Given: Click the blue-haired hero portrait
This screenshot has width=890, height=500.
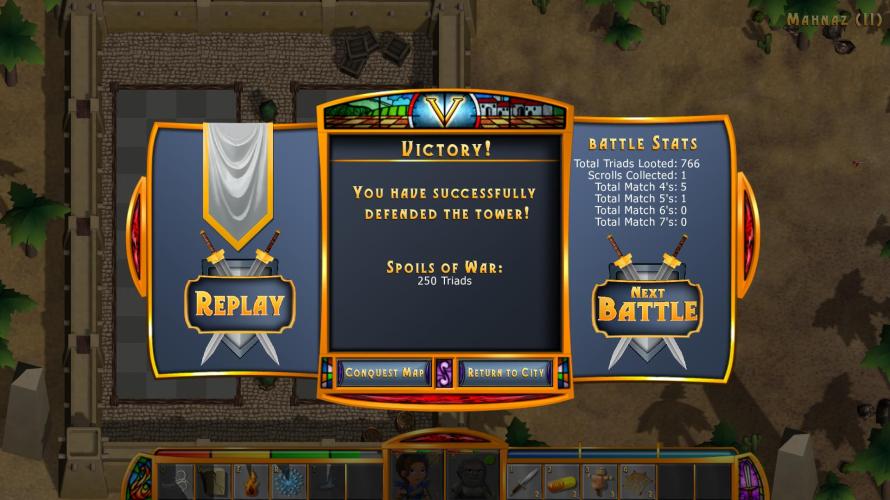Looking at the screenshot, I should [411, 477].
